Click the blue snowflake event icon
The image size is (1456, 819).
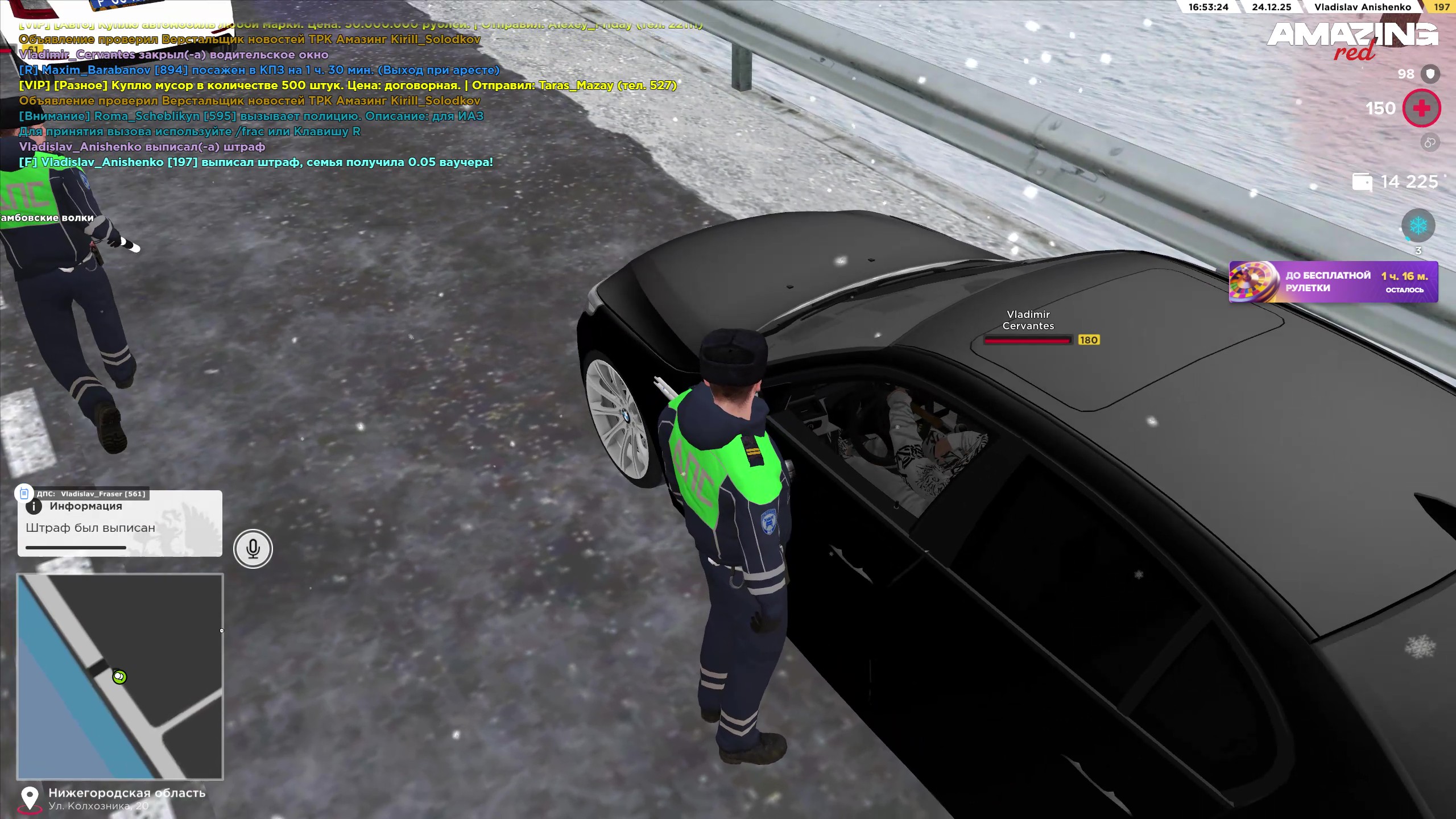[1418, 226]
